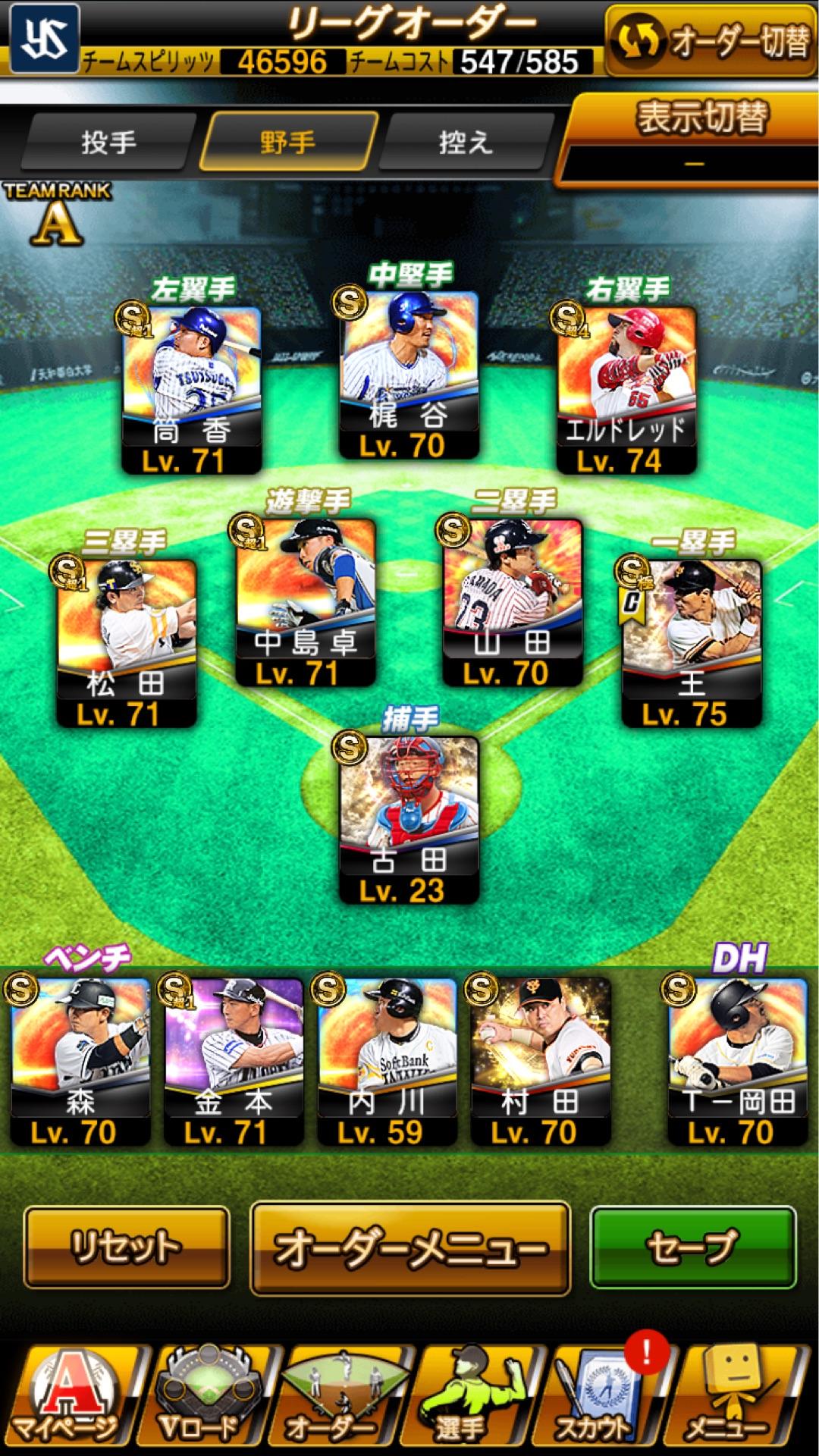Viewport: 819px width, 1456px height.
Task: Select the 野手 (fielders) tab
Action: 287,142
